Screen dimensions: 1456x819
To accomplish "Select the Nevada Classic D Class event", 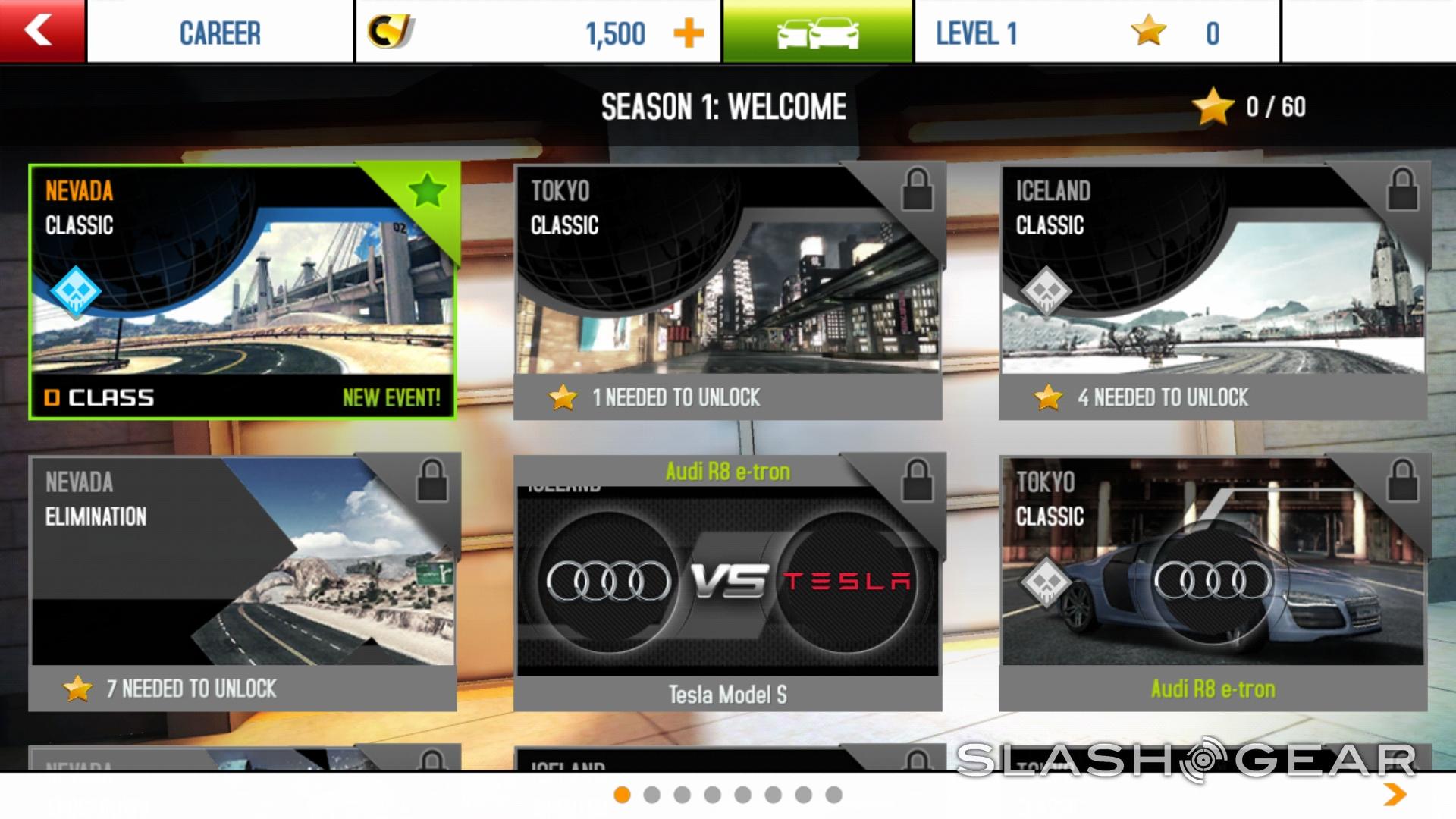I will [x=243, y=292].
